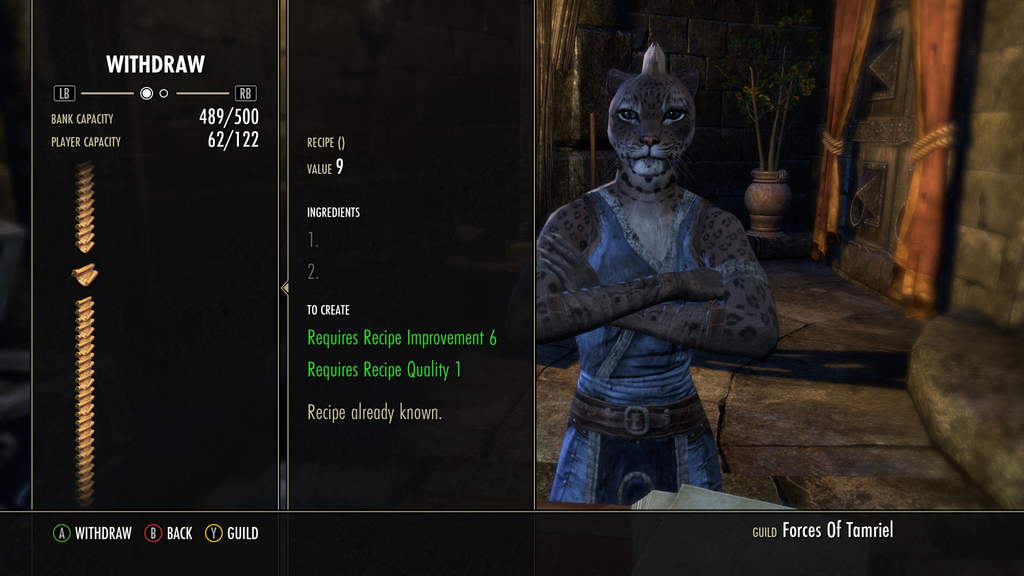The image size is (1024, 576).
Task: Select the filled-dot Withdraw tab indicator
Action: [146, 94]
